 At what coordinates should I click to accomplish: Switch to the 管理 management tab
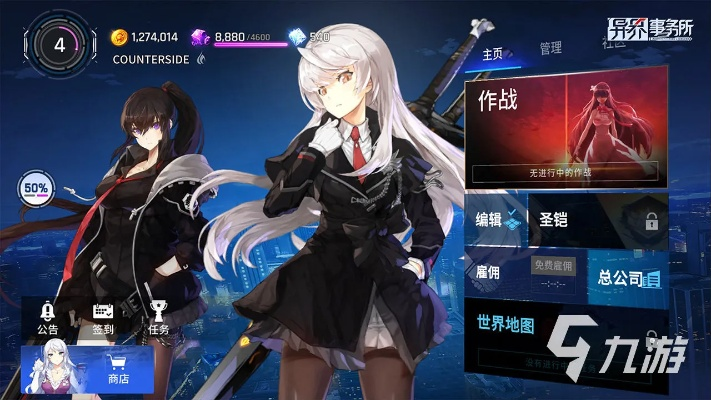coord(550,48)
